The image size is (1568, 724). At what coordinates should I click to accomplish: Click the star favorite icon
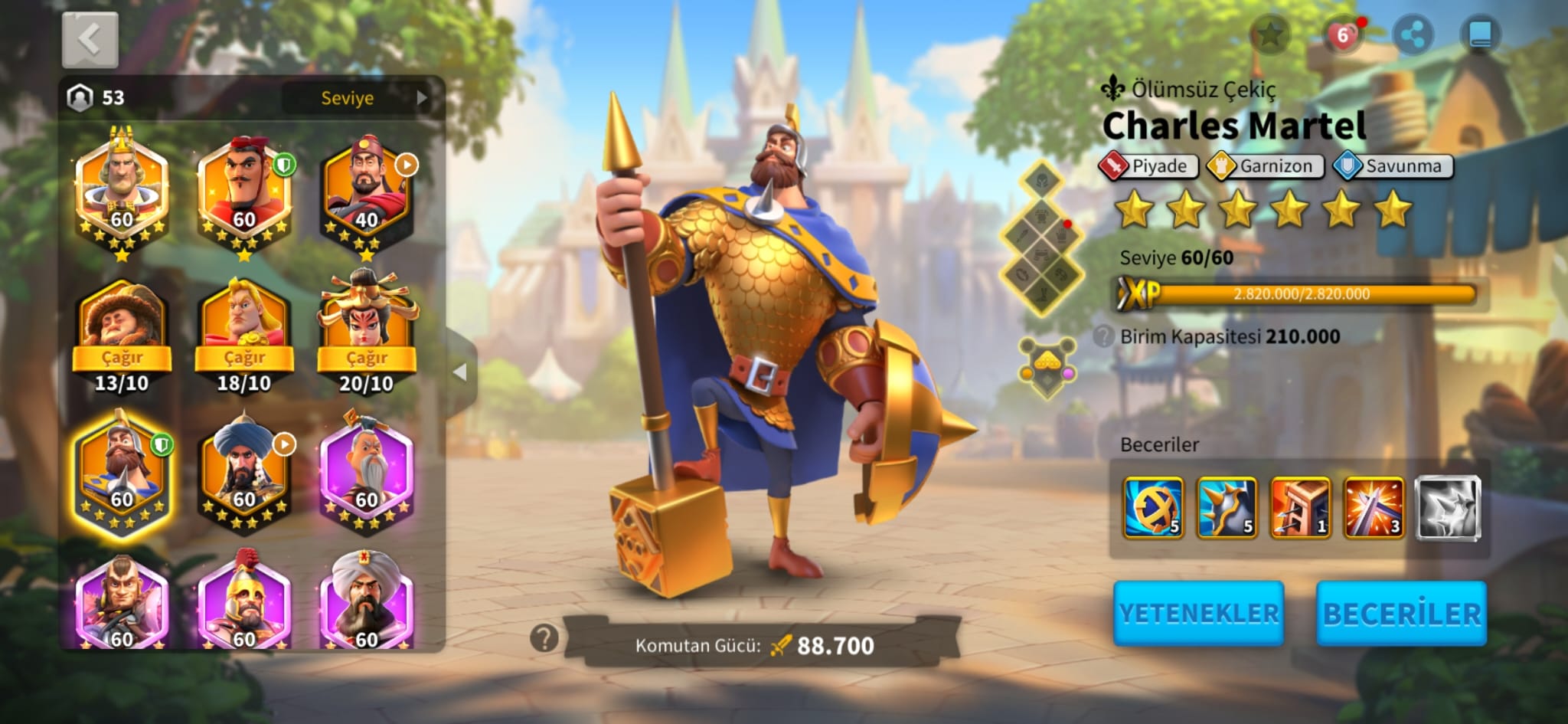[1270, 34]
